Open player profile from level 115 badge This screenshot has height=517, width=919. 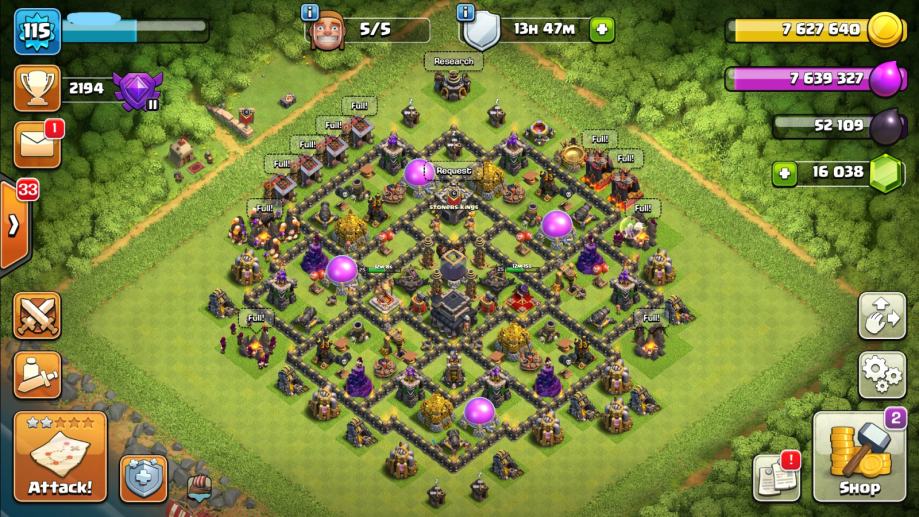tap(36, 31)
